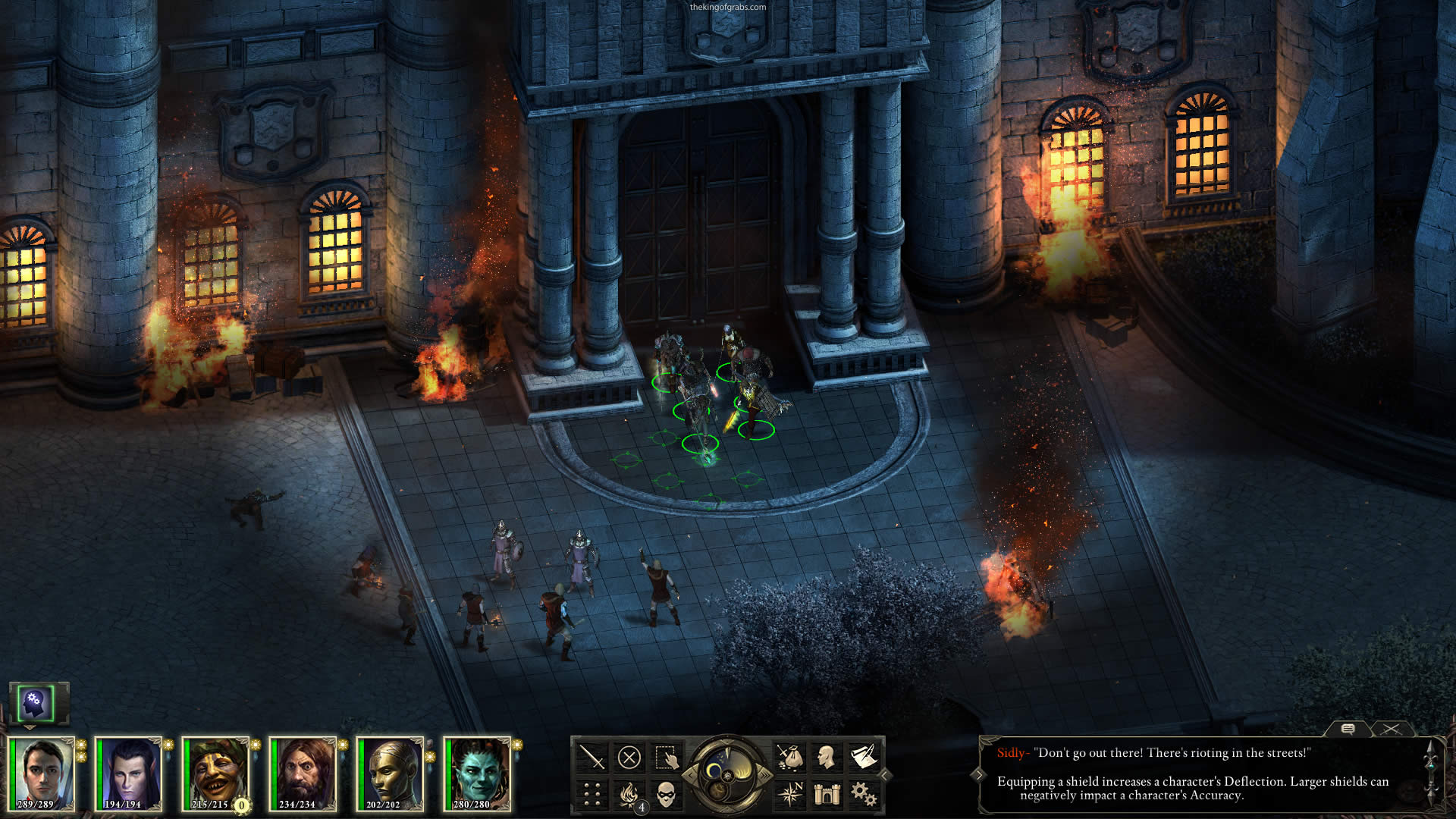The height and width of the screenshot is (819, 1456).
Task: Open the character sheet head icon
Action: [827, 758]
